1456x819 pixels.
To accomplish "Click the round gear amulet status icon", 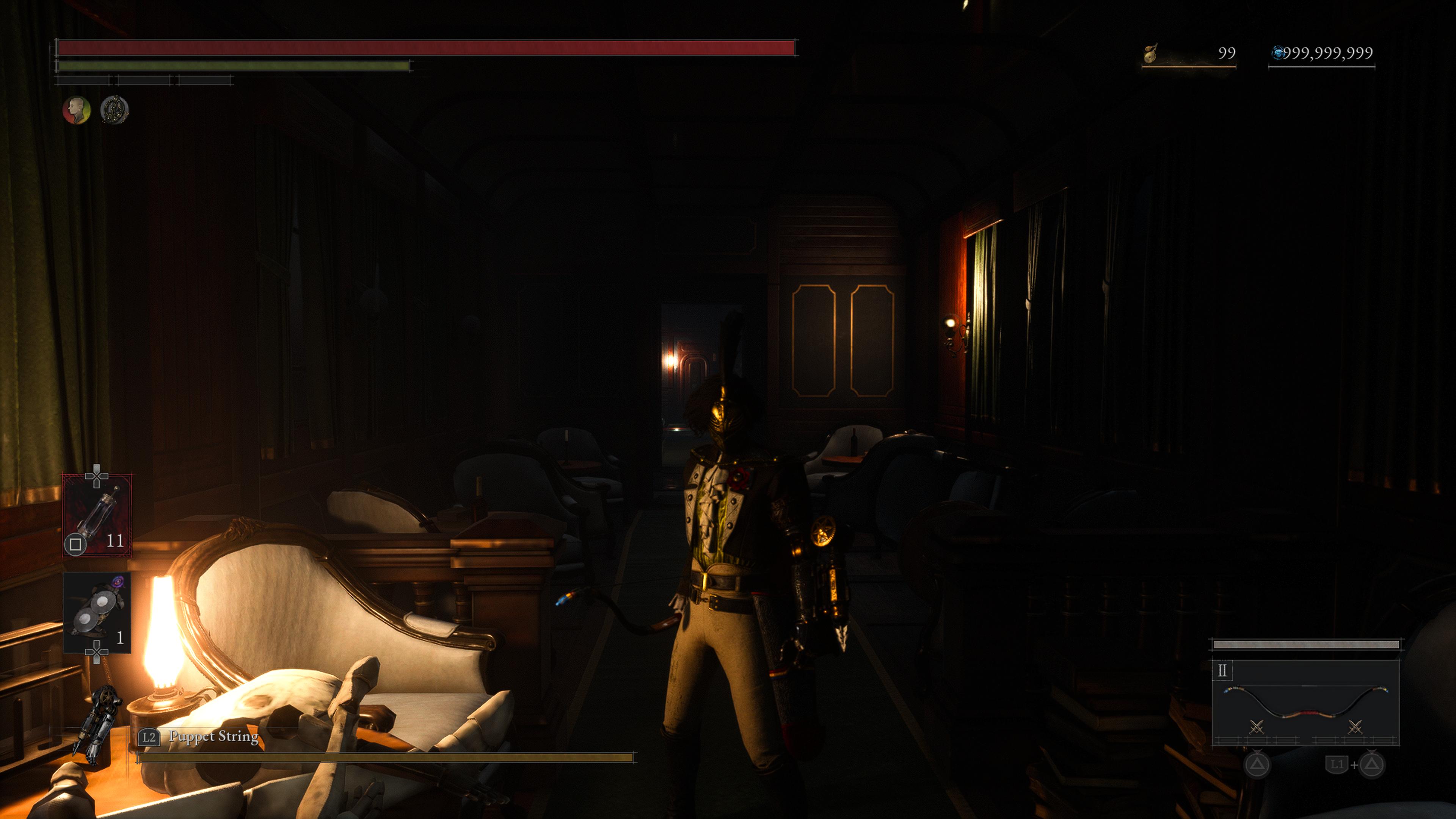I will [115, 110].
